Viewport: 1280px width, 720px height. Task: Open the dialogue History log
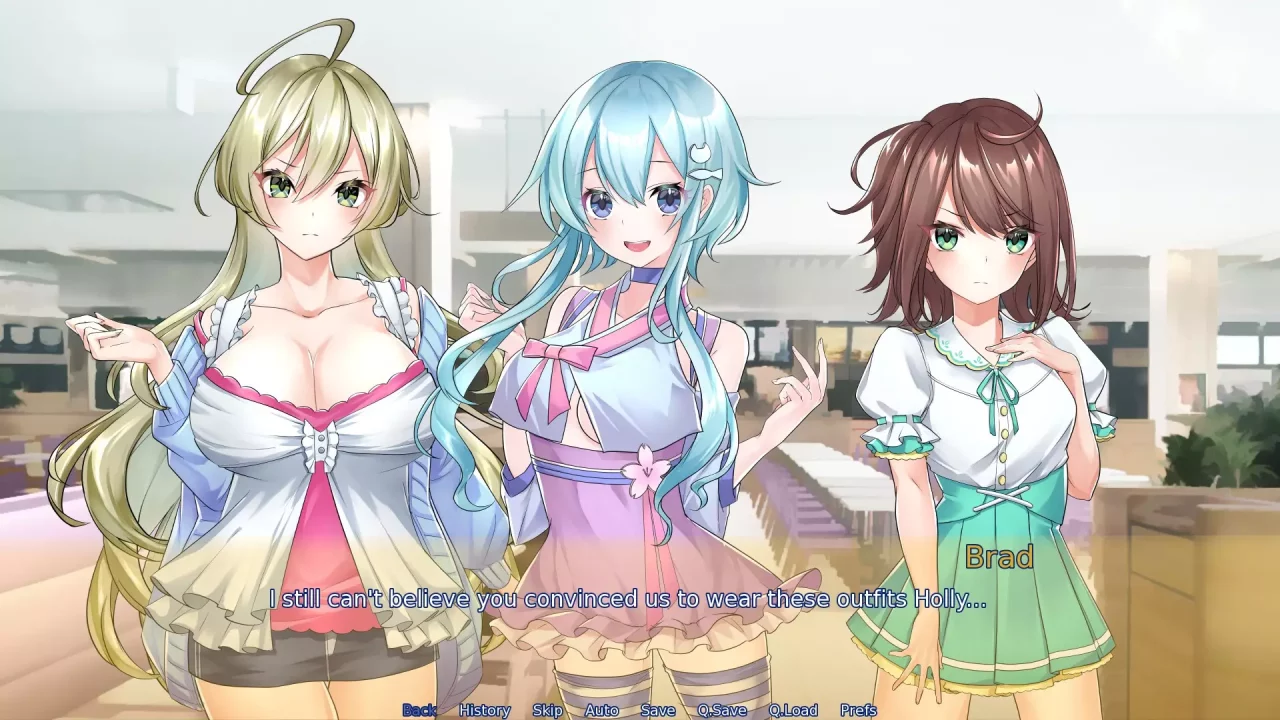(487, 709)
